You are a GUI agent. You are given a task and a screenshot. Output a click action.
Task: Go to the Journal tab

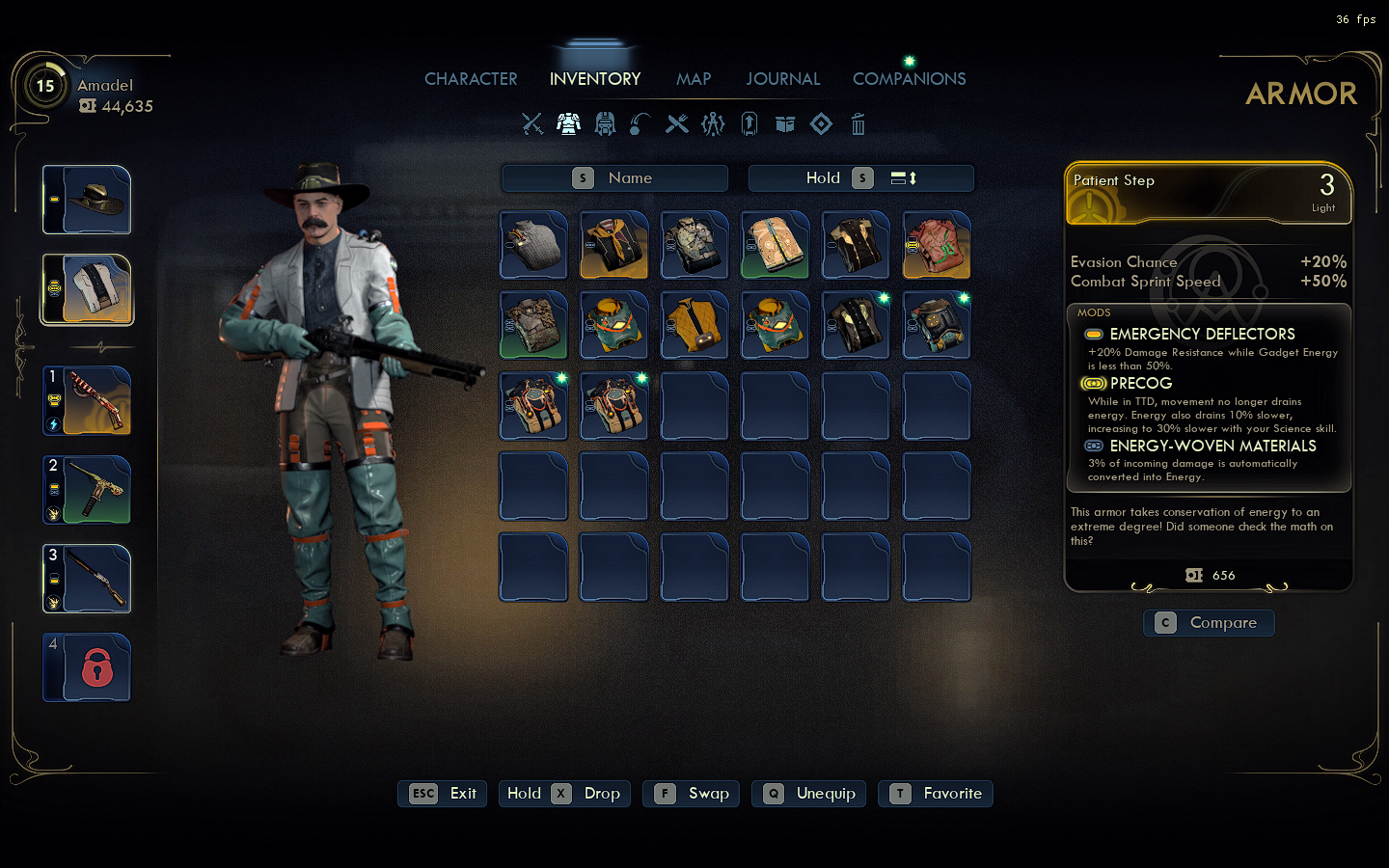click(782, 79)
